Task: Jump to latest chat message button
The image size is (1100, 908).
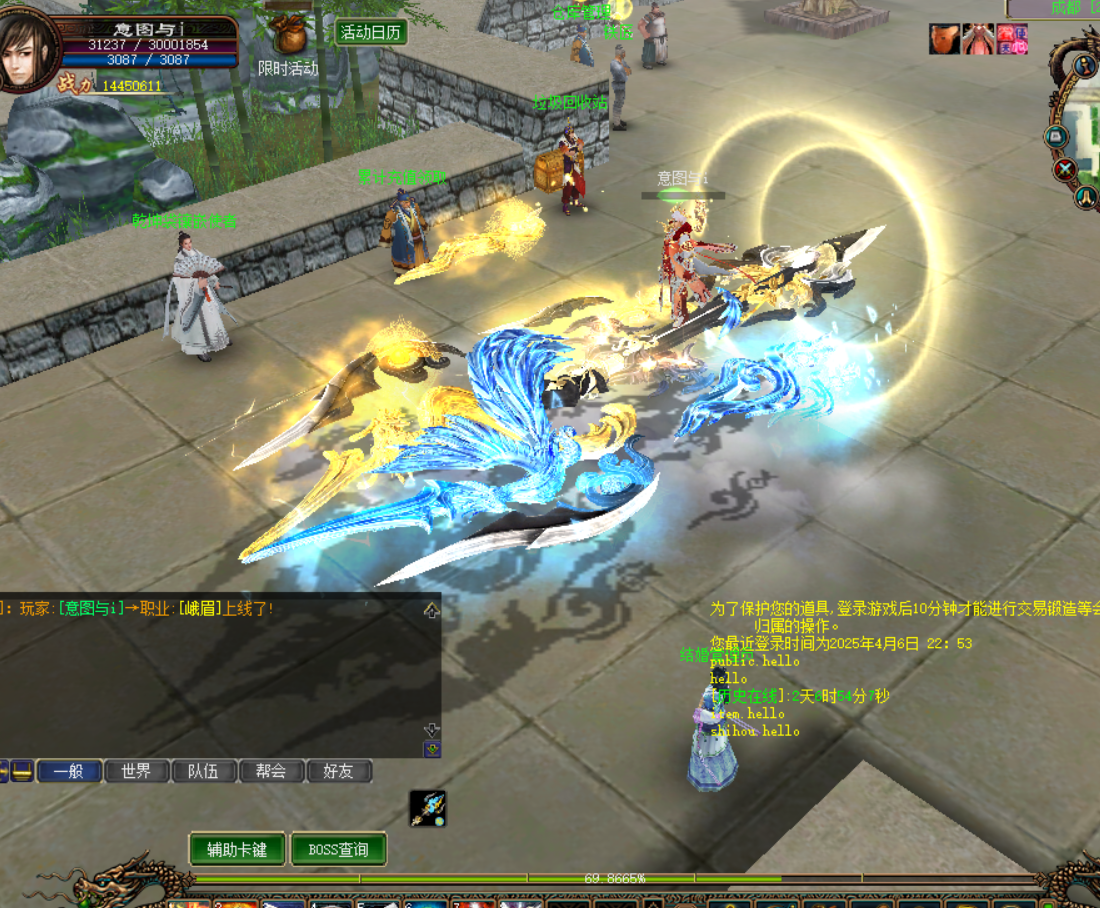Action: (x=432, y=749)
